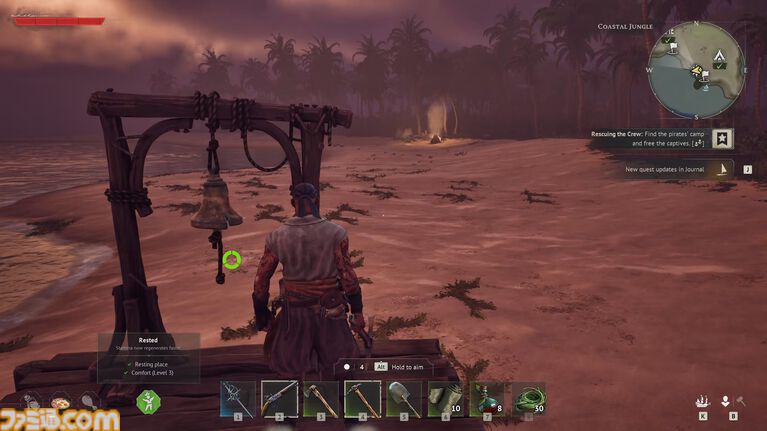This screenshot has height=431, width=767.
Task: Use the bandage stack of 10
Action: tap(445, 398)
